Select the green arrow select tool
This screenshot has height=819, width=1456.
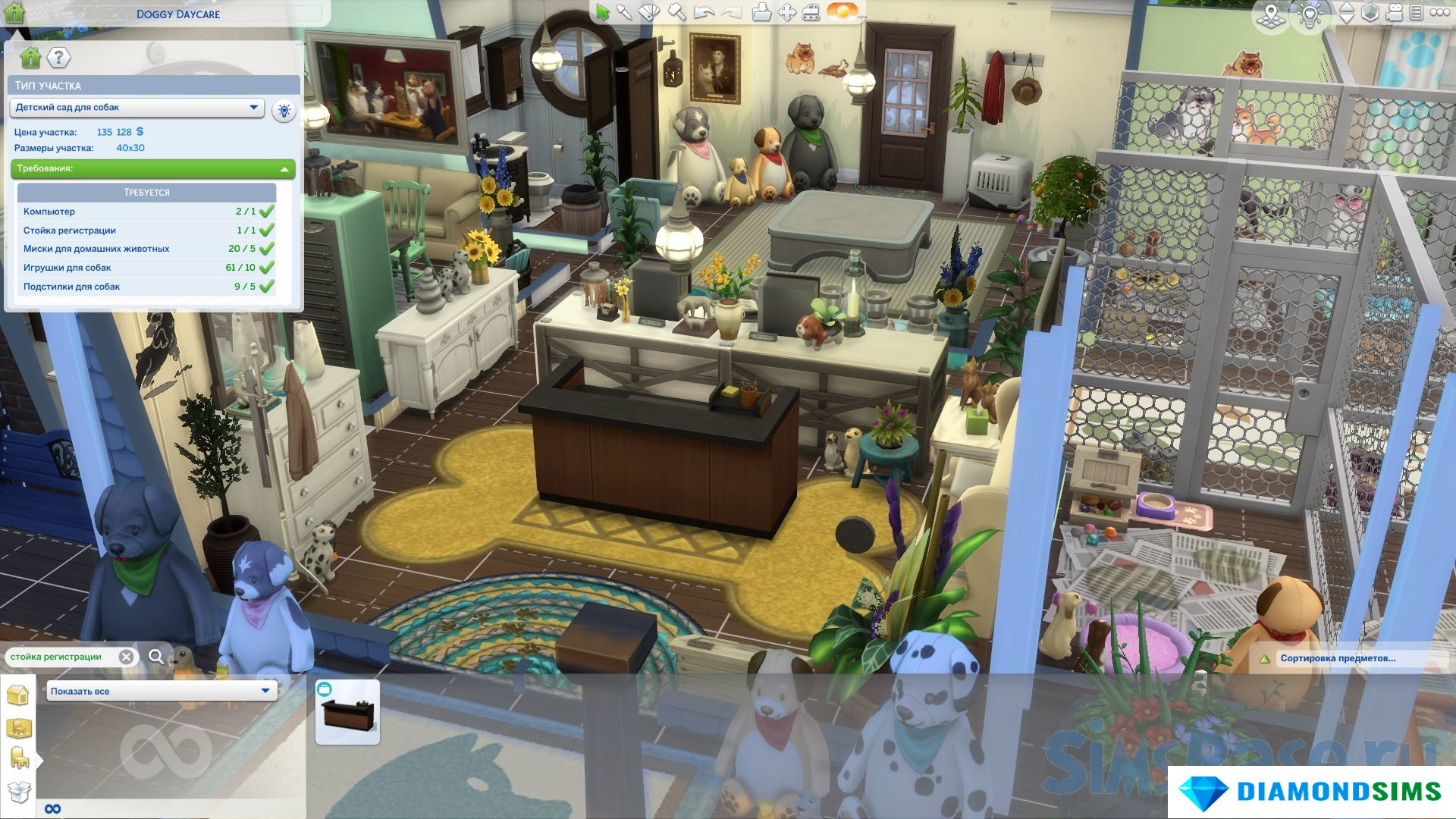pyautogui.click(x=602, y=12)
